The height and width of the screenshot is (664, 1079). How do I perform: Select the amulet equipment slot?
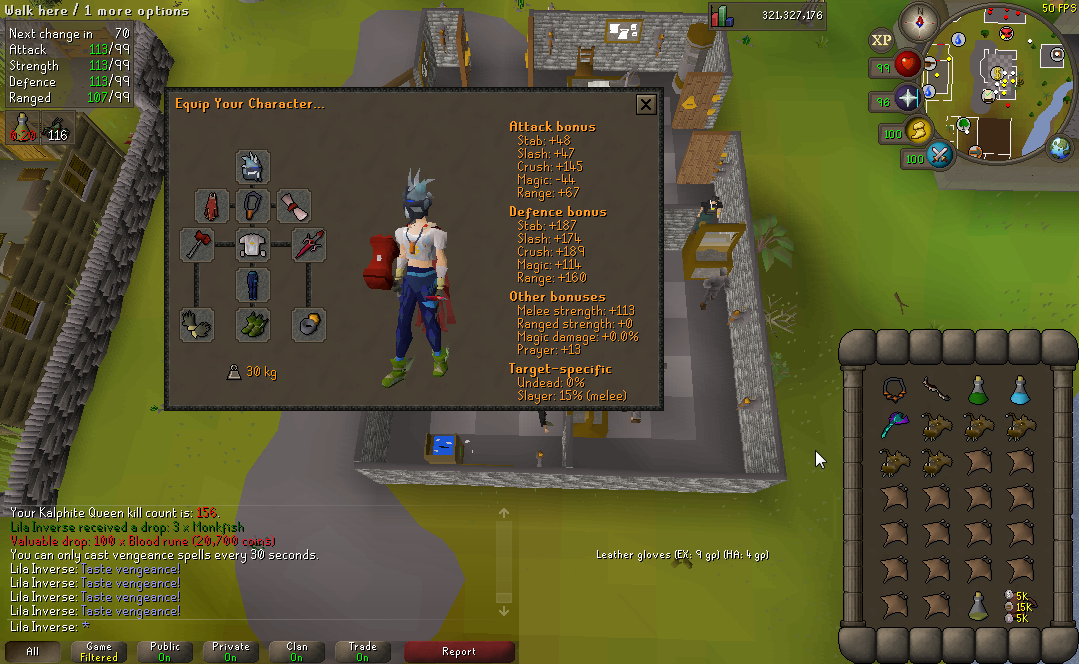point(252,206)
